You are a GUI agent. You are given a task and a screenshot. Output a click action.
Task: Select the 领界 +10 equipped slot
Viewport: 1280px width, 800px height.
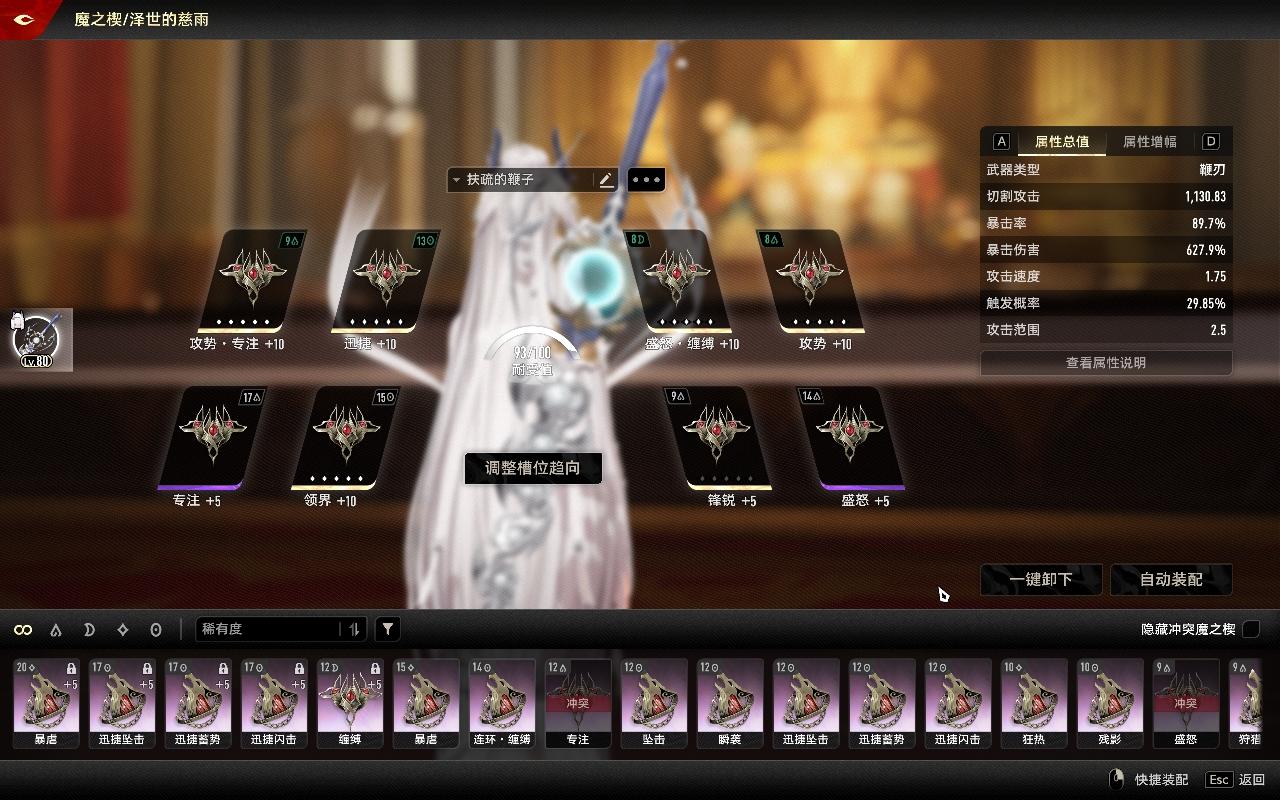[344, 437]
